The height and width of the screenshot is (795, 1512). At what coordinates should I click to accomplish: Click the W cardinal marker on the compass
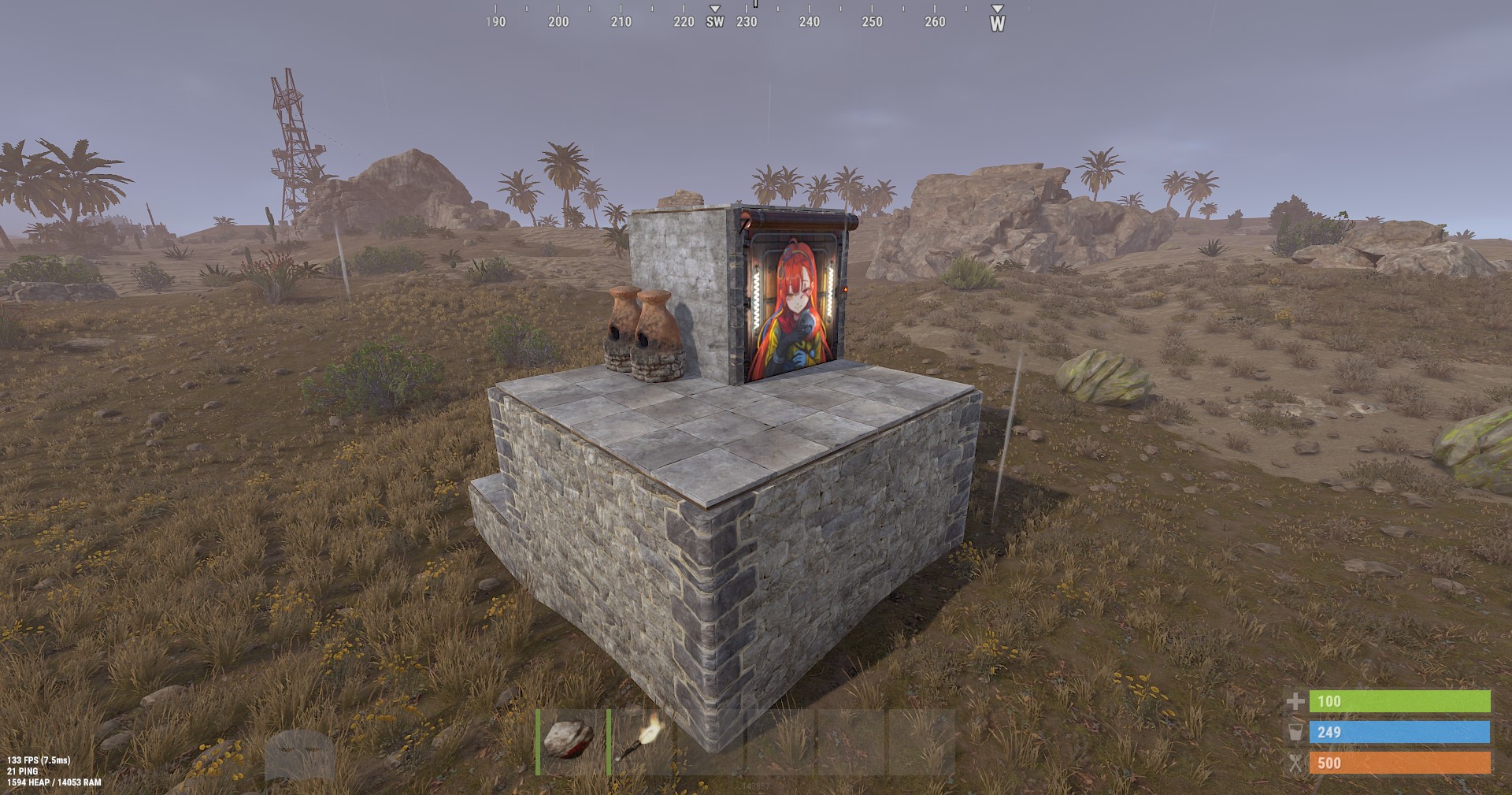[x=998, y=22]
